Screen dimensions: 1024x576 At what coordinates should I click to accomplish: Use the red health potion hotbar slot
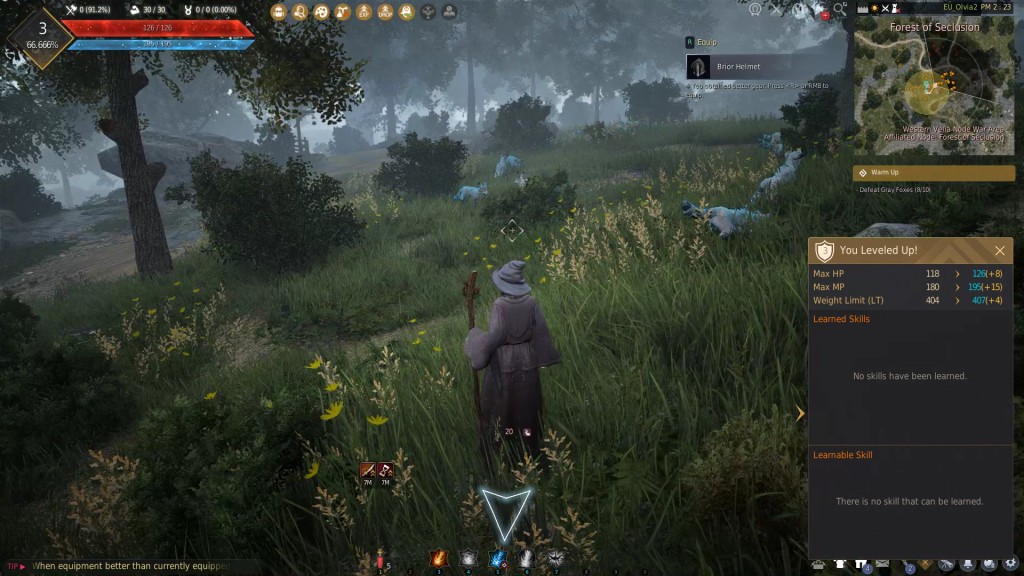point(381,560)
